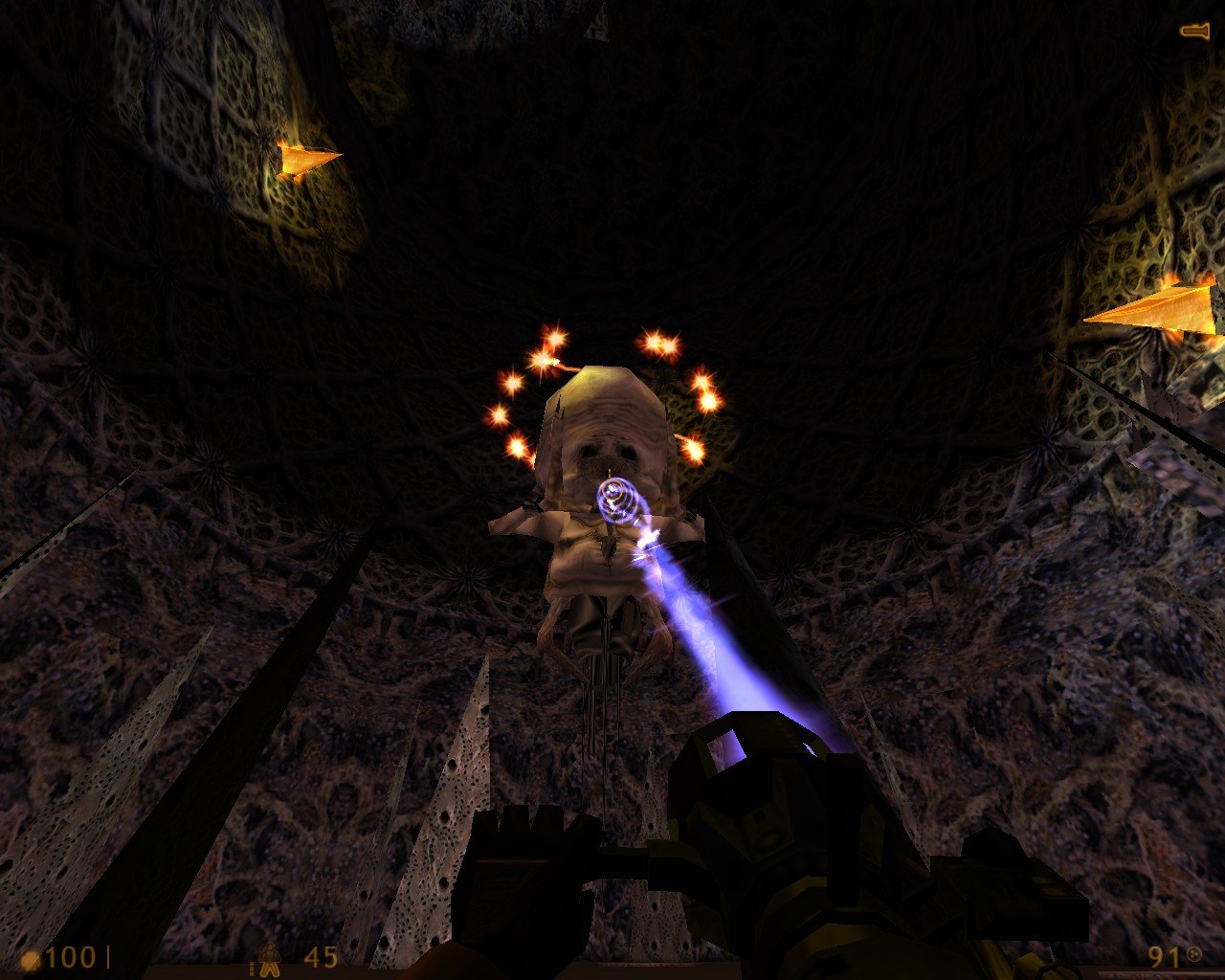This screenshot has height=980, width=1225.
Task: Click the divider bar after health value
Action: tap(108, 957)
